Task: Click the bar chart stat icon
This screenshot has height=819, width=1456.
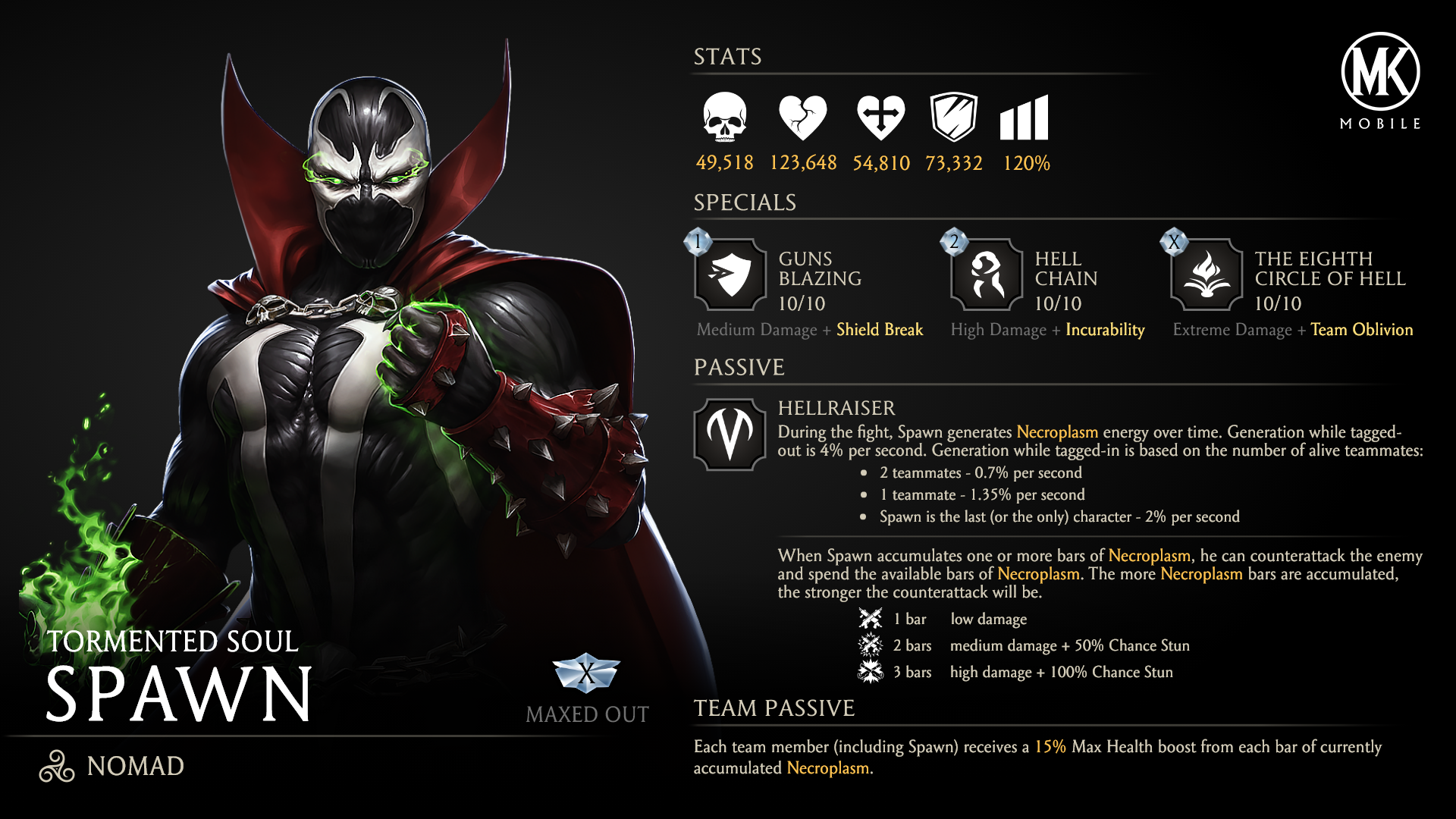Action: [x=1024, y=118]
